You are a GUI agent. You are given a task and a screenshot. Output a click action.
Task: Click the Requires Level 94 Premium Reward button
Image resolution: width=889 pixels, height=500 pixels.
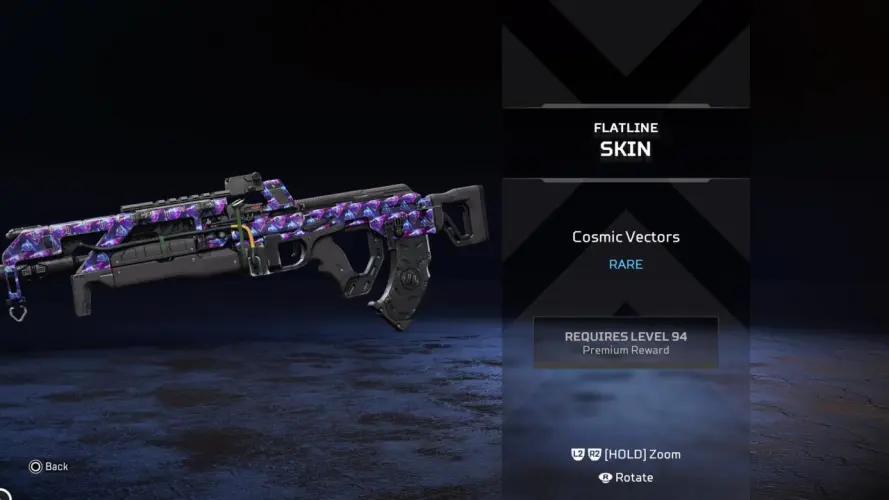(625, 342)
